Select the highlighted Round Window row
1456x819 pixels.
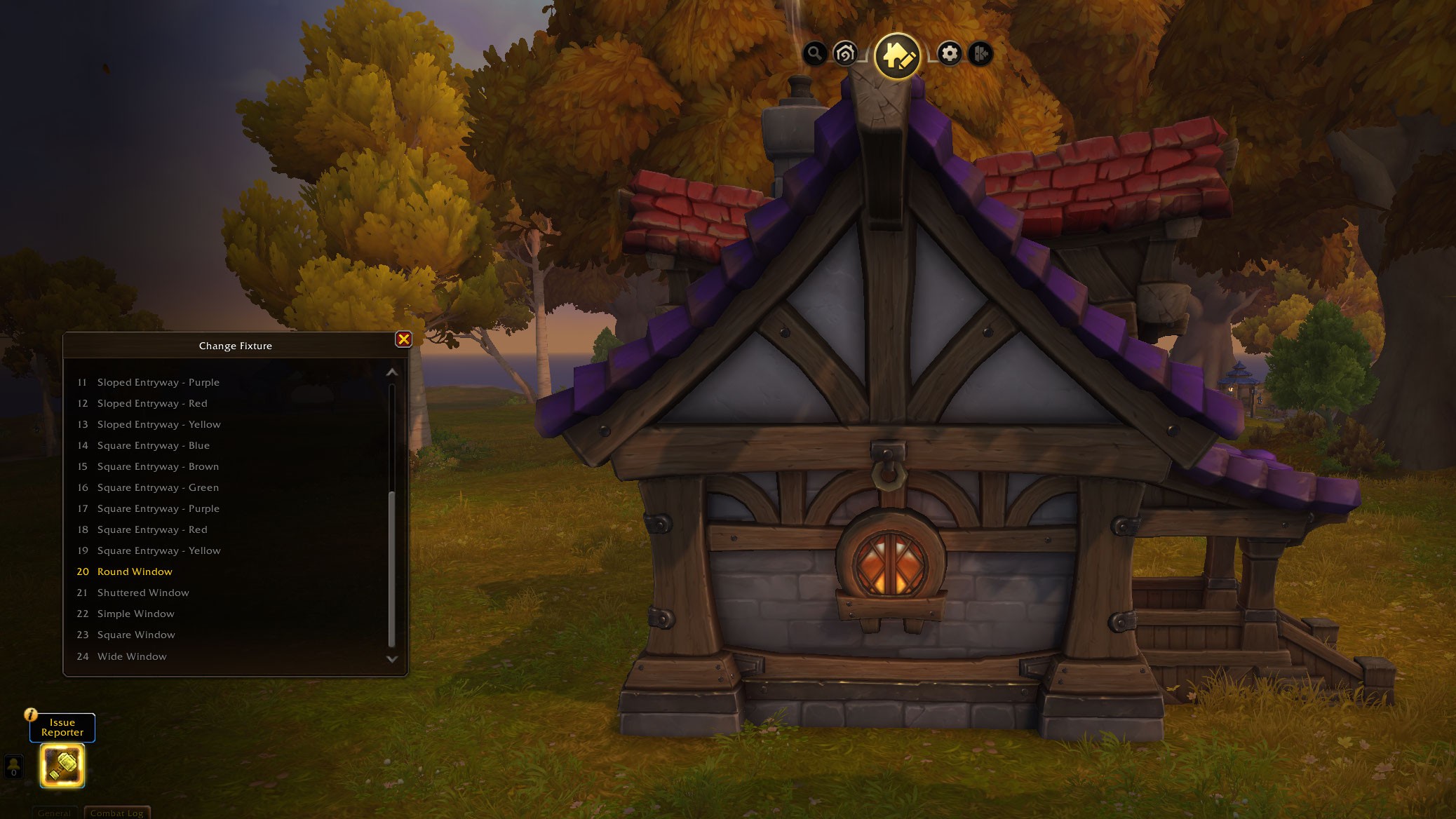pos(135,571)
